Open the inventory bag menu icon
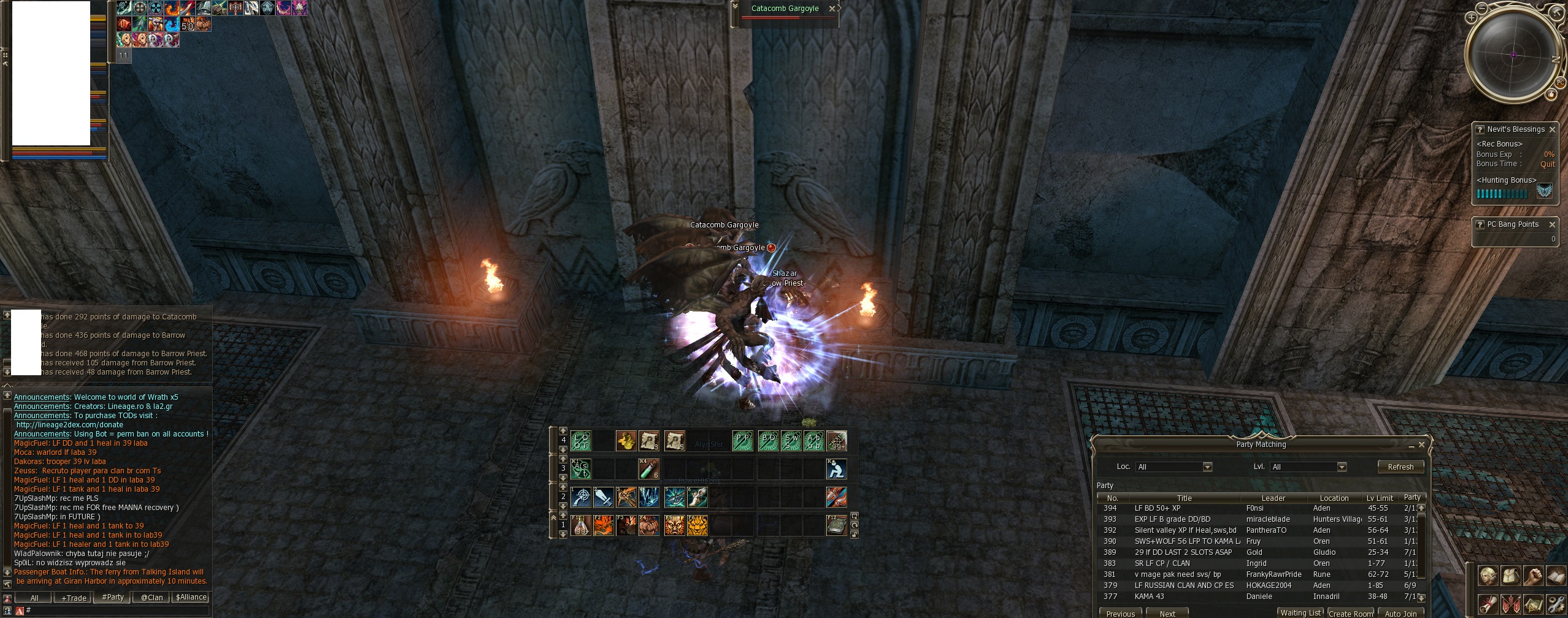Viewport: 1568px width, 618px height. (1510, 576)
